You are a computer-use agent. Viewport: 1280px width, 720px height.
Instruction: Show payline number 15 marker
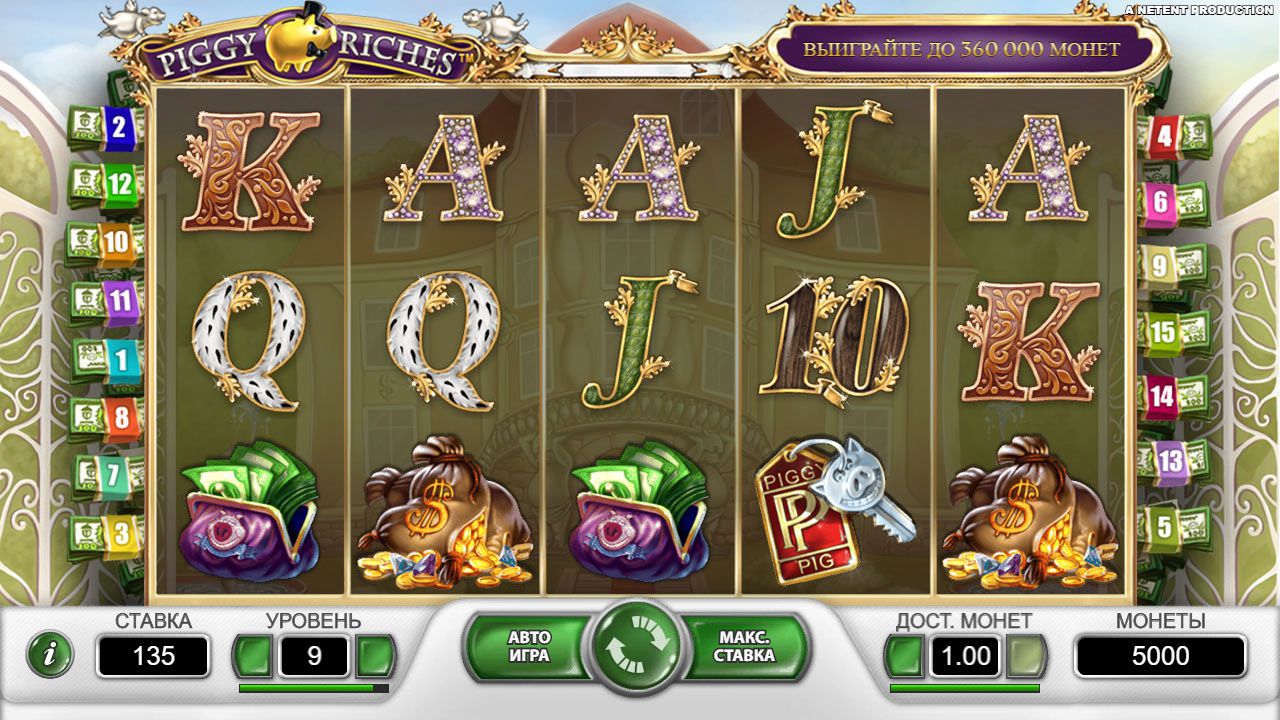point(1164,331)
